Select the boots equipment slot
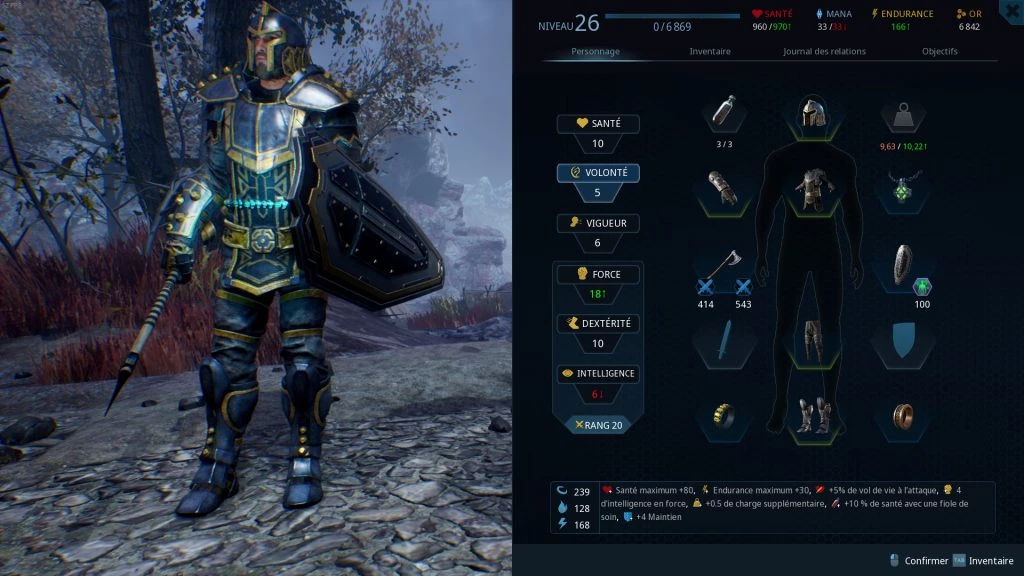Screen dimensions: 1024x576 pyautogui.click(x=810, y=414)
